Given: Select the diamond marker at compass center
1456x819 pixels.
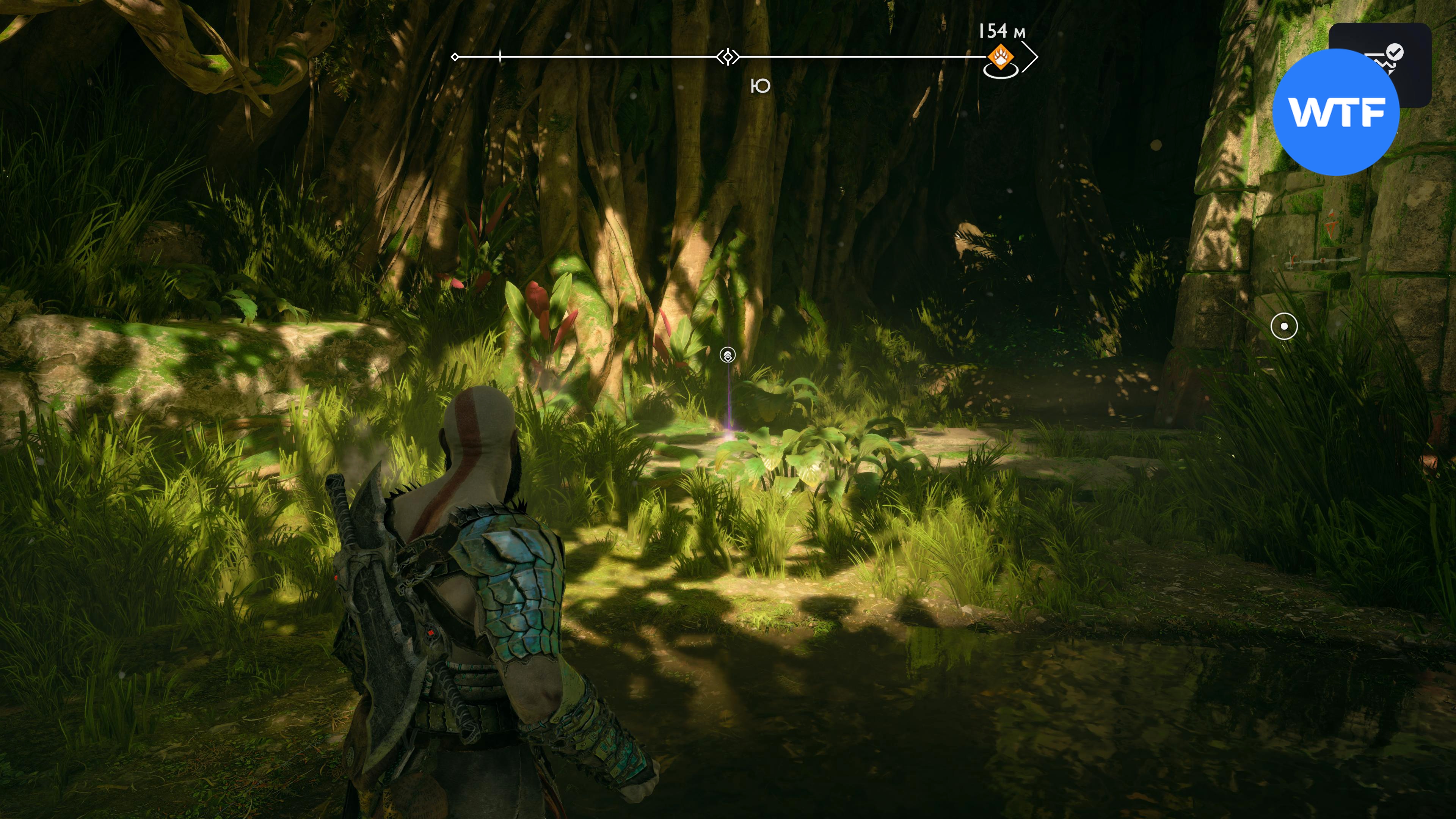Looking at the screenshot, I should (728, 57).
